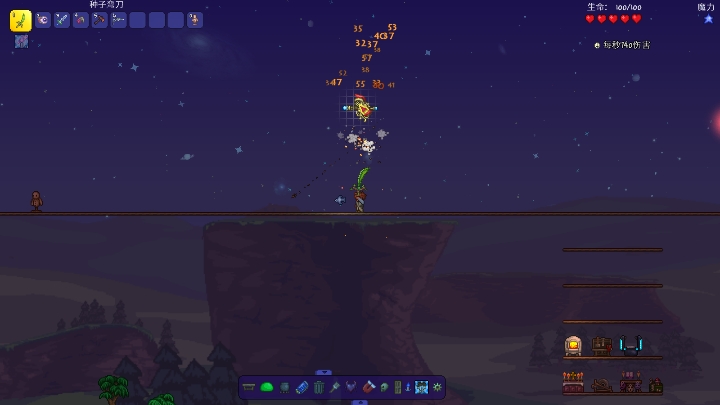This screenshot has height=405, width=720.
Task: Select the workbench icon in the bottom toolbar
Action: pos(249,387)
